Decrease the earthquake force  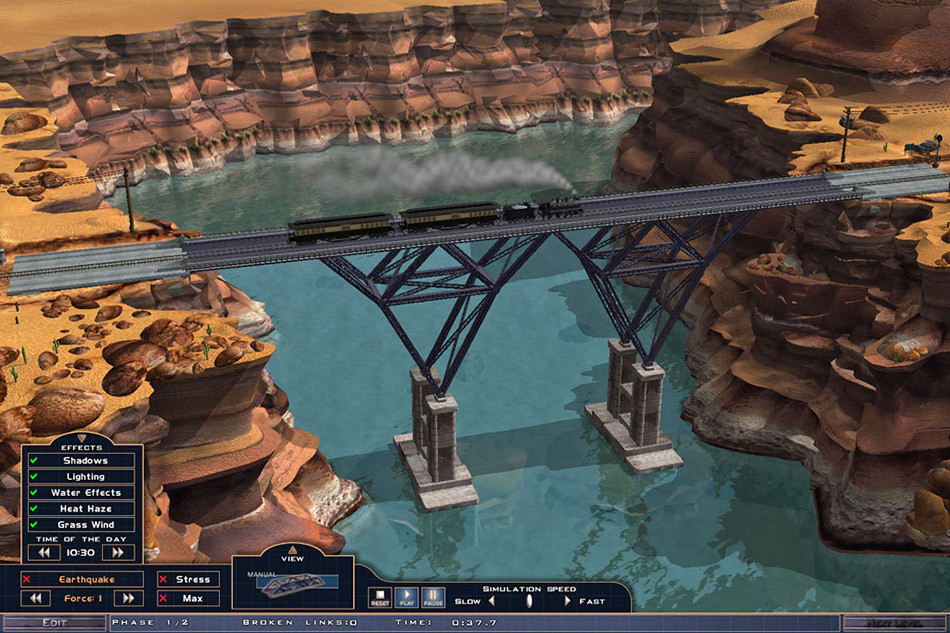[36, 598]
